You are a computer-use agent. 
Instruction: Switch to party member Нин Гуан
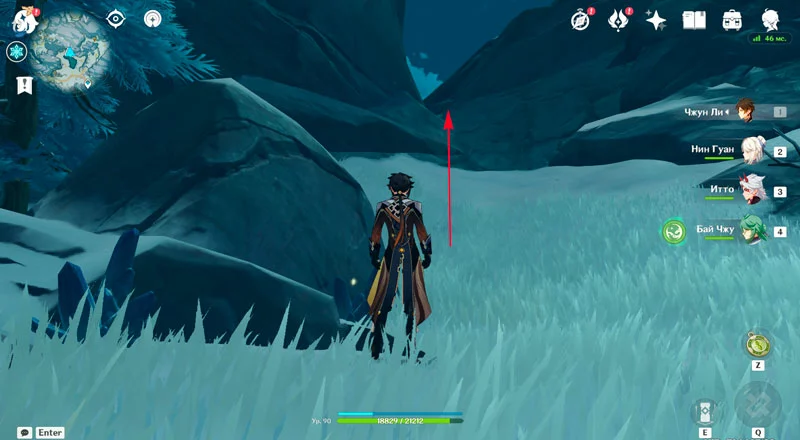click(751, 150)
